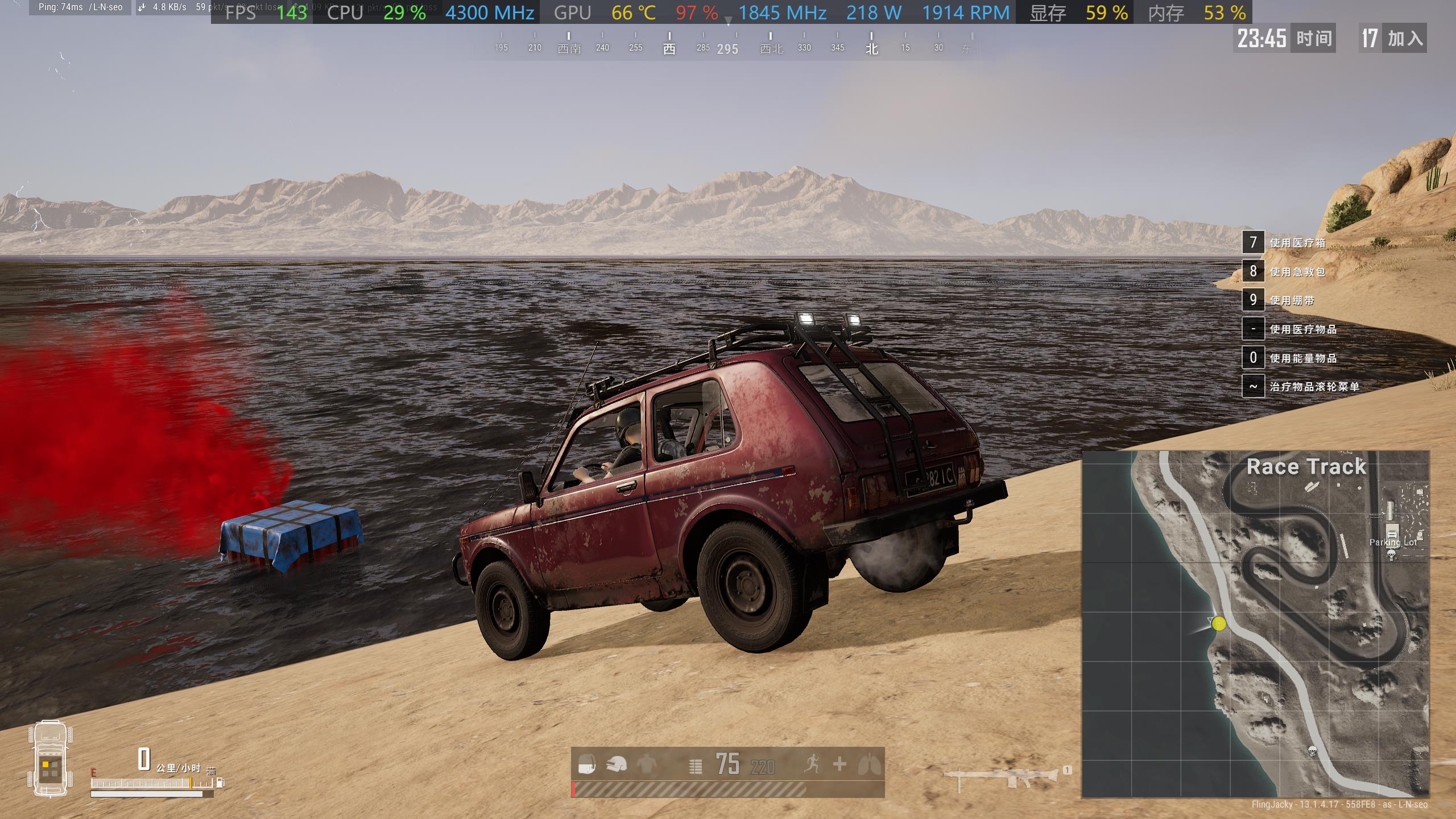This screenshot has height=819, width=1456.
Task: Click the fuel pump gauge icon
Action: pyautogui.click(x=220, y=783)
